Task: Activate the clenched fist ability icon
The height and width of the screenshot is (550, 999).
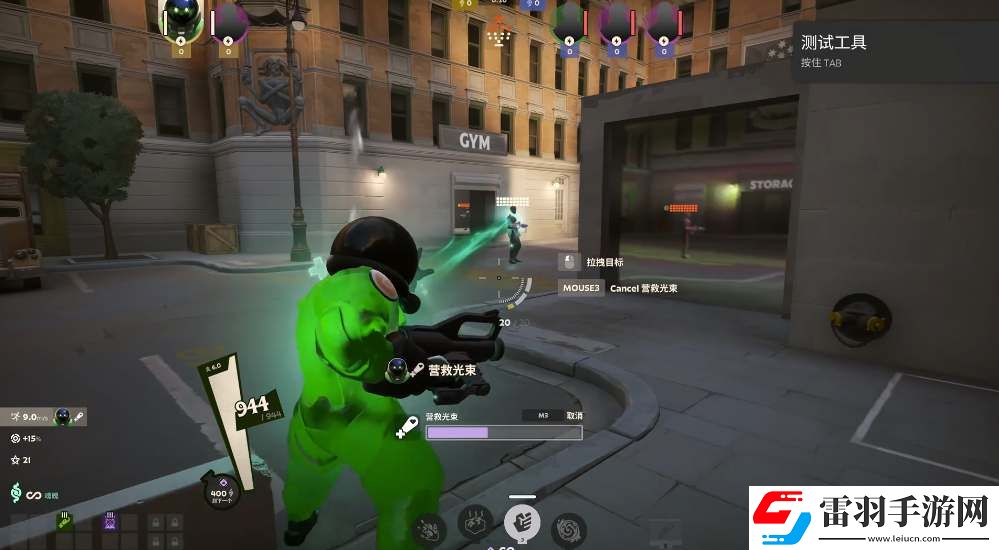Action: click(521, 521)
